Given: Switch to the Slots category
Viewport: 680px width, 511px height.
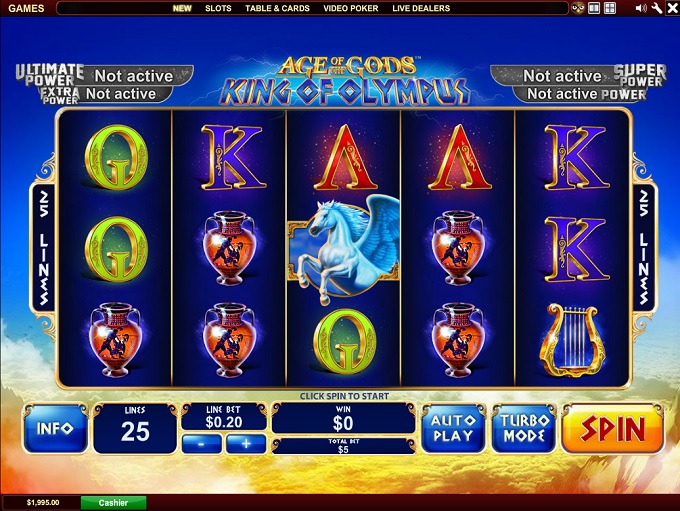Looking at the screenshot, I should click(x=218, y=8).
